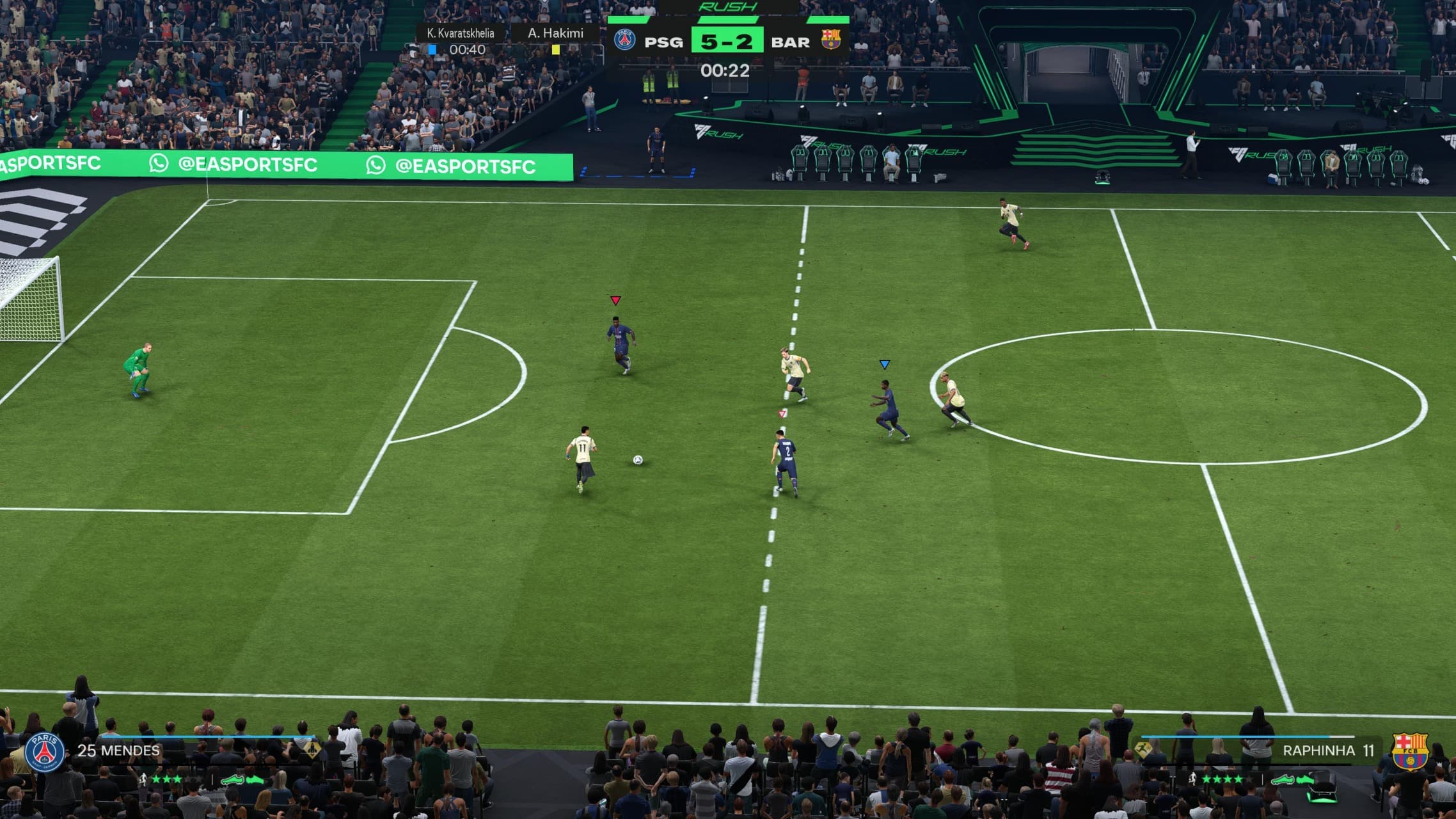Click the Barcelona crest in the scoreboard

830,40
